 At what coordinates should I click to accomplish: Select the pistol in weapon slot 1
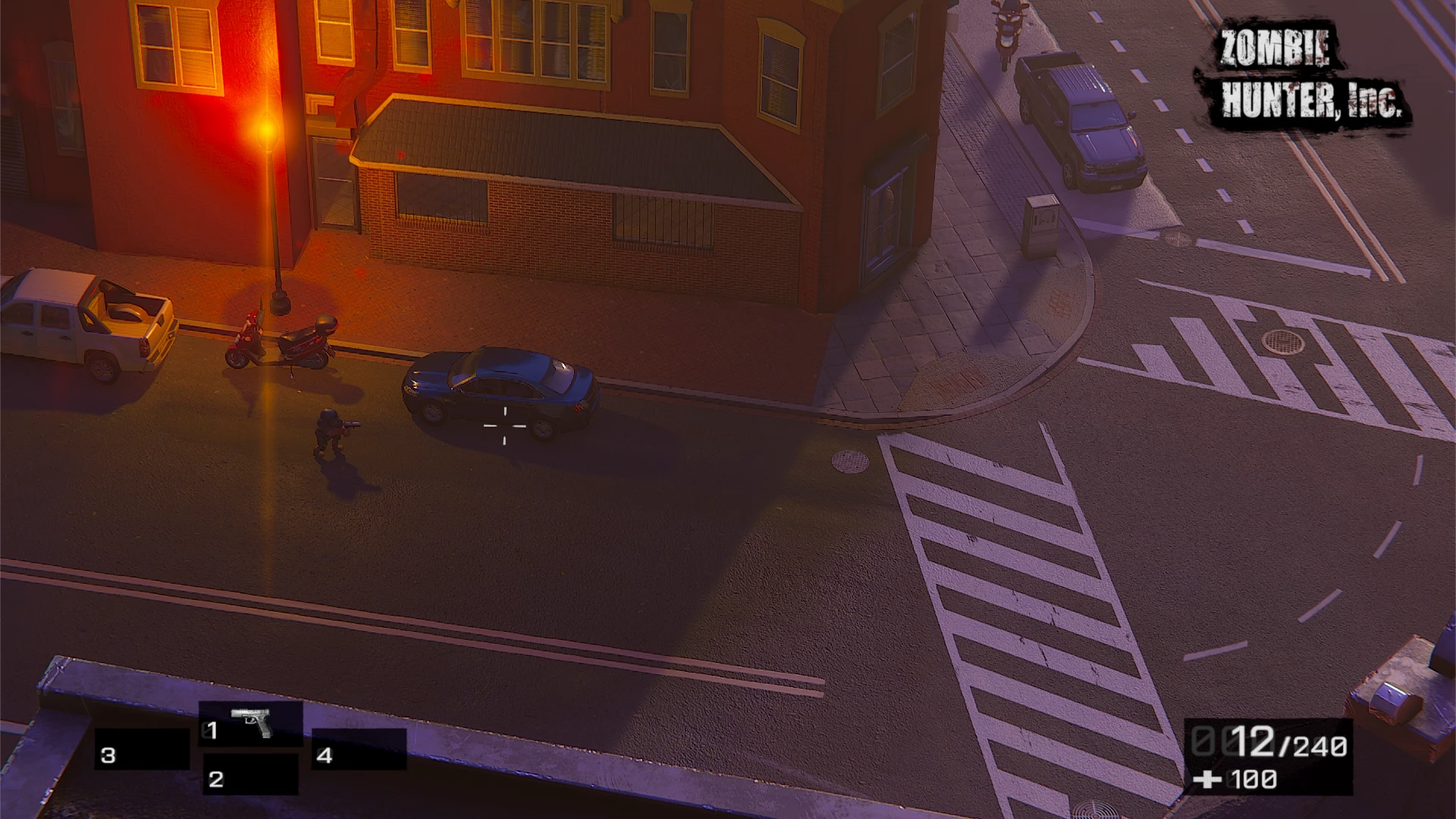point(251,724)
